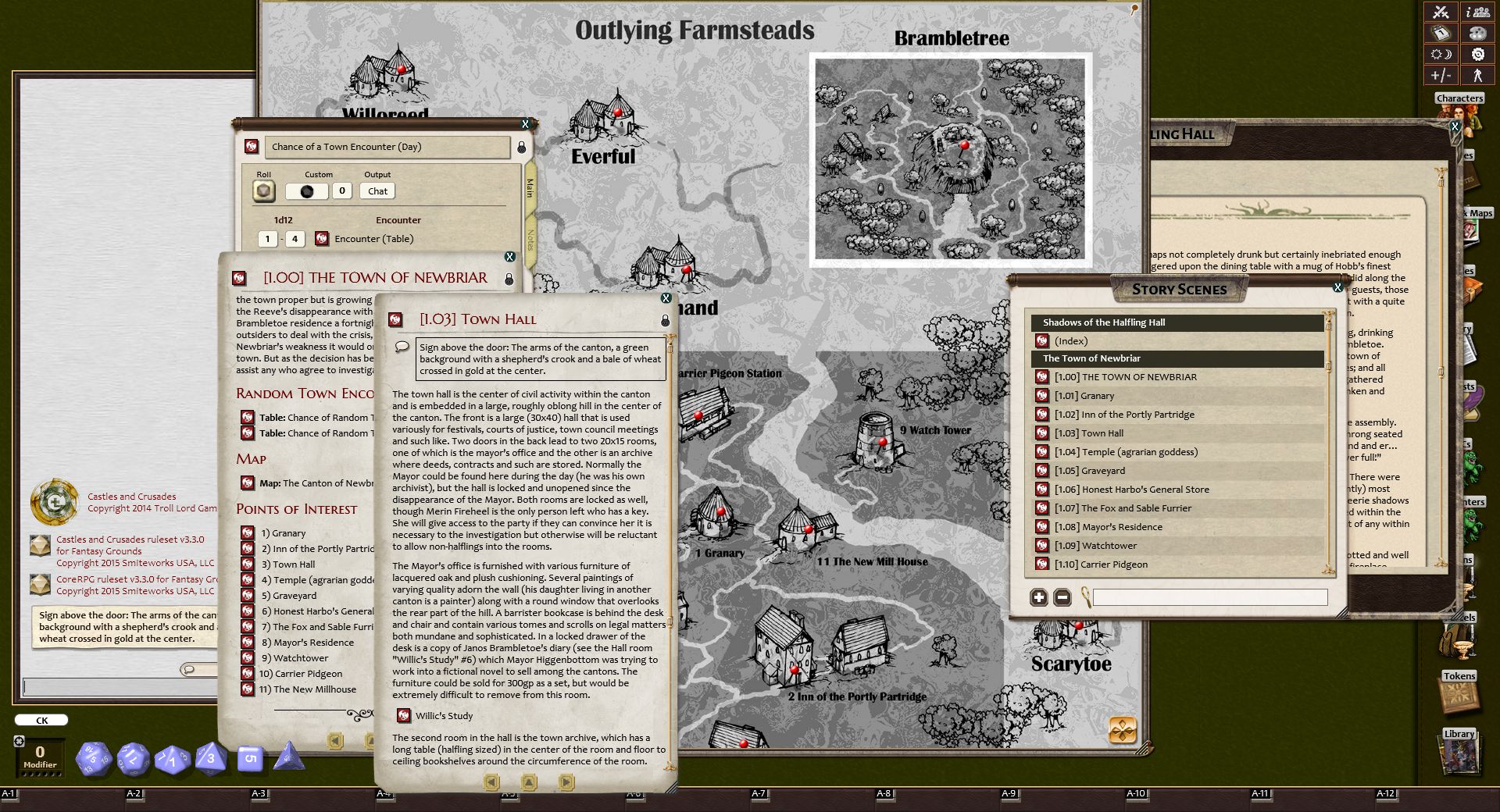
Task: Open the color palette icon
Action: (x=1477, y=33)
